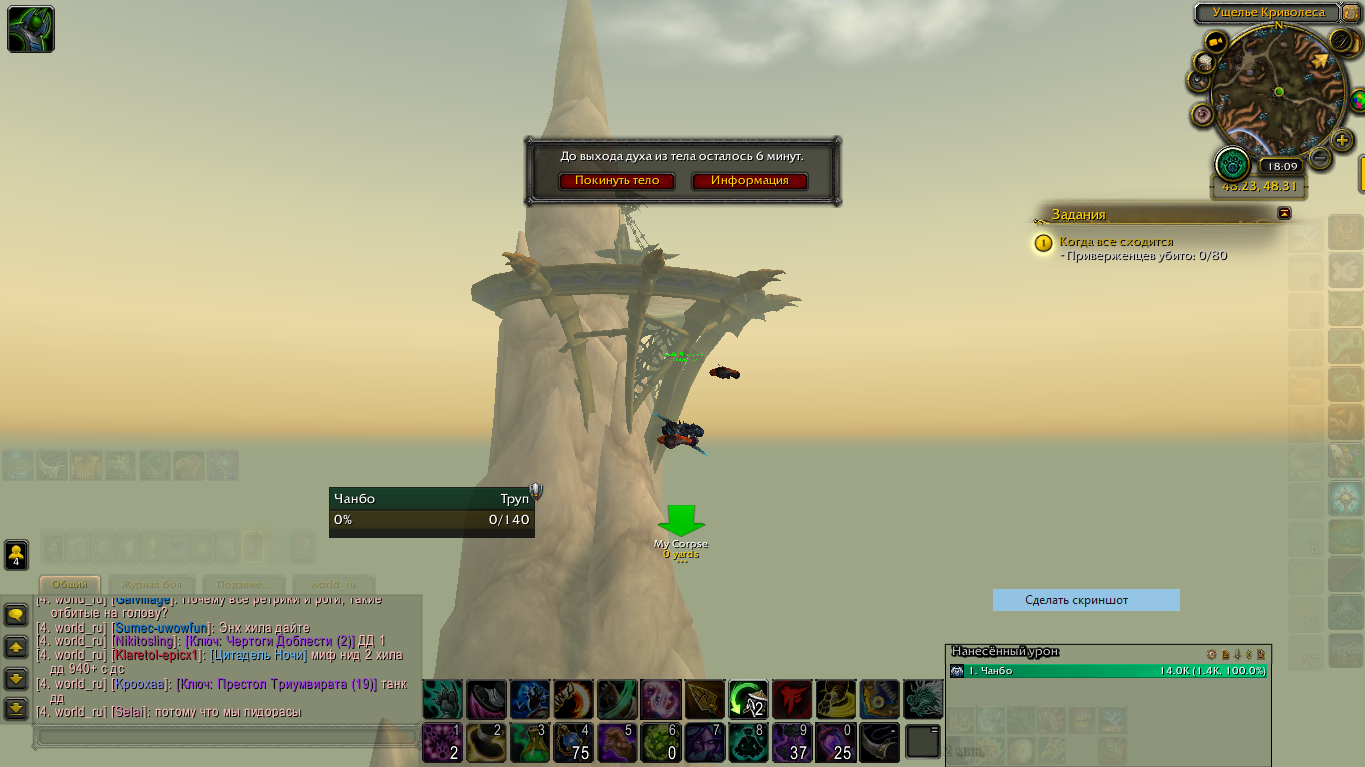This screenshot has height=767, width=1365.
Task: Click the 'Сделать скриншот' button
Action: [1086, 600]
